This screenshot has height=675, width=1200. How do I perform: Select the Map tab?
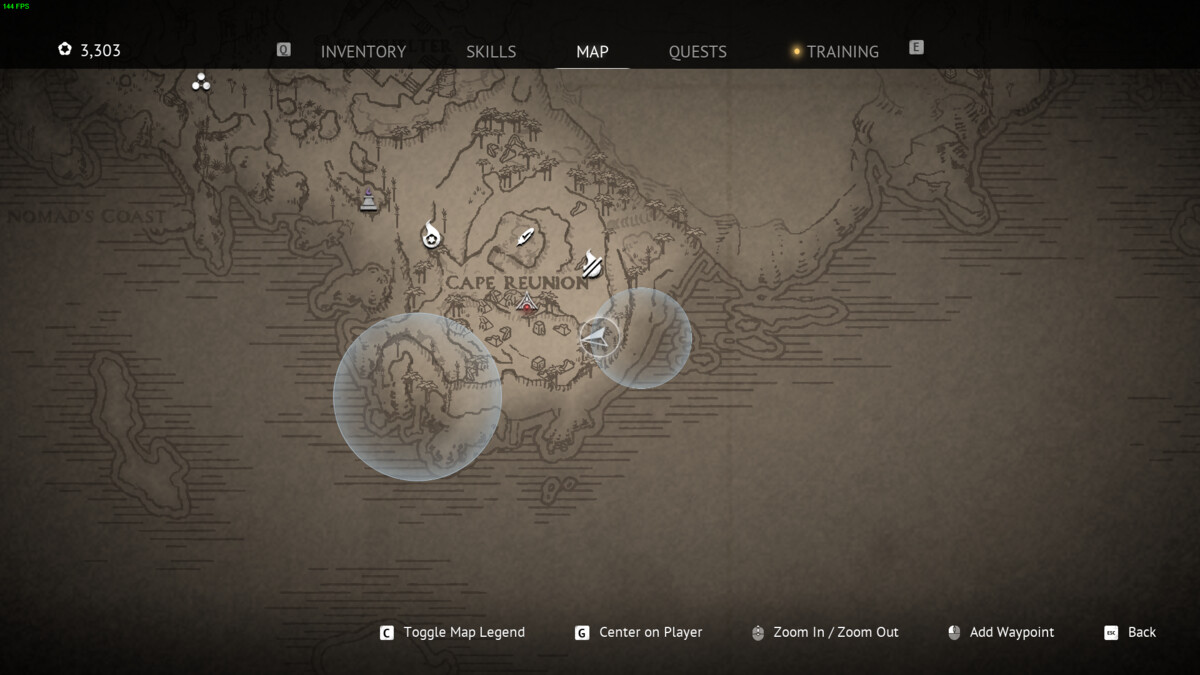click(x=592, y=52)
